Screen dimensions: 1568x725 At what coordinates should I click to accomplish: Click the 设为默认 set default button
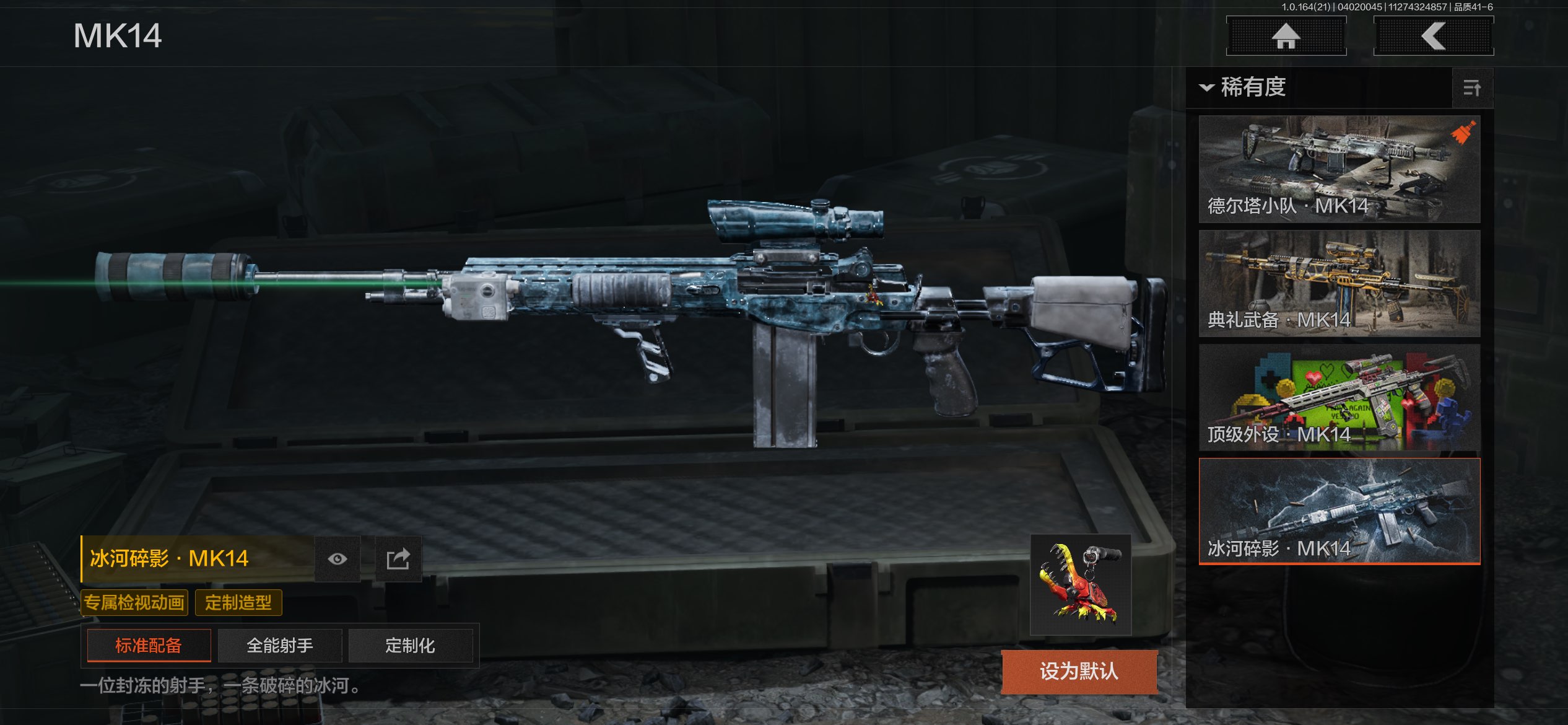click(1079, 671)
